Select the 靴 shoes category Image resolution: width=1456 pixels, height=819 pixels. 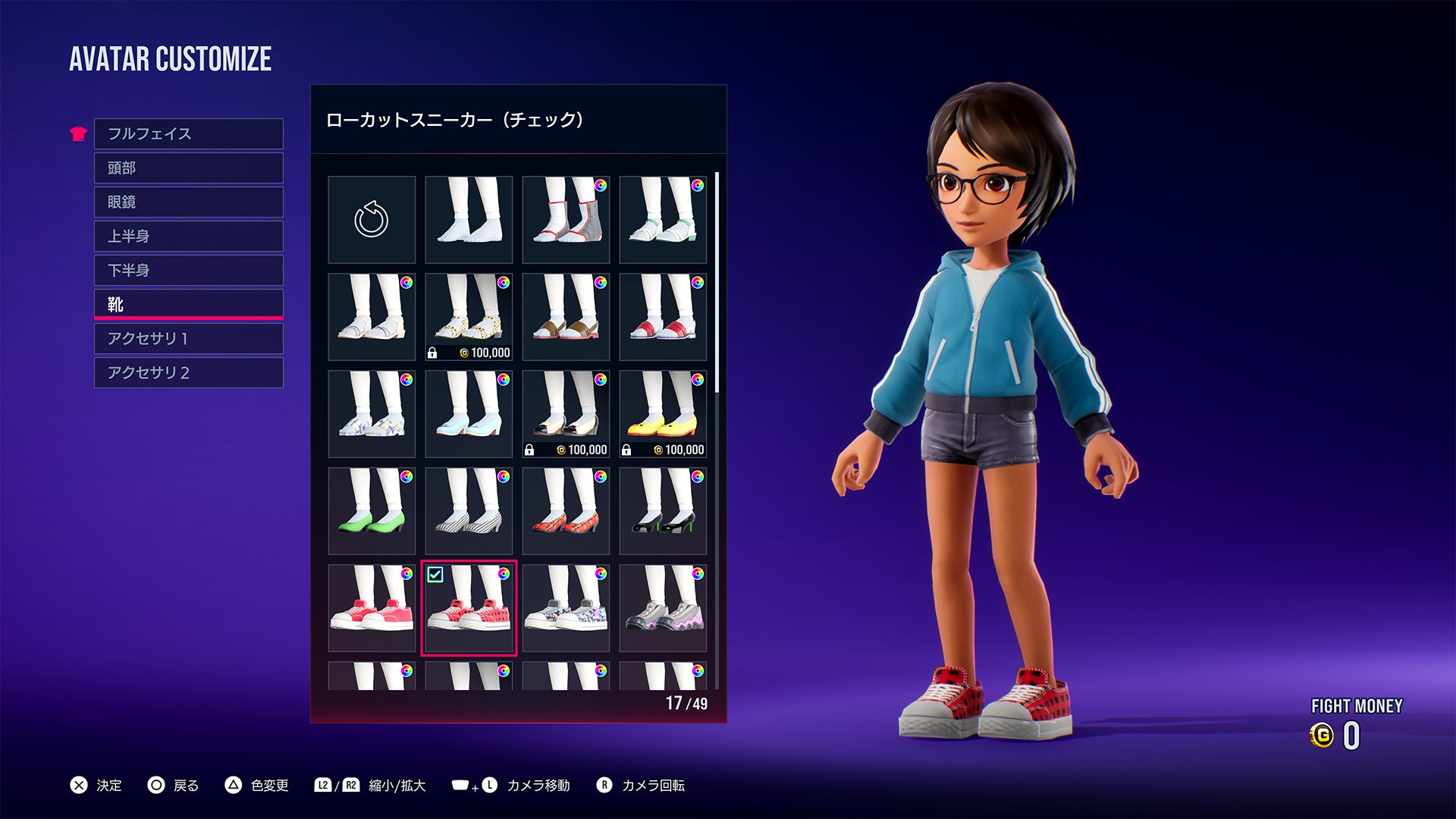(x=188, y=304)
